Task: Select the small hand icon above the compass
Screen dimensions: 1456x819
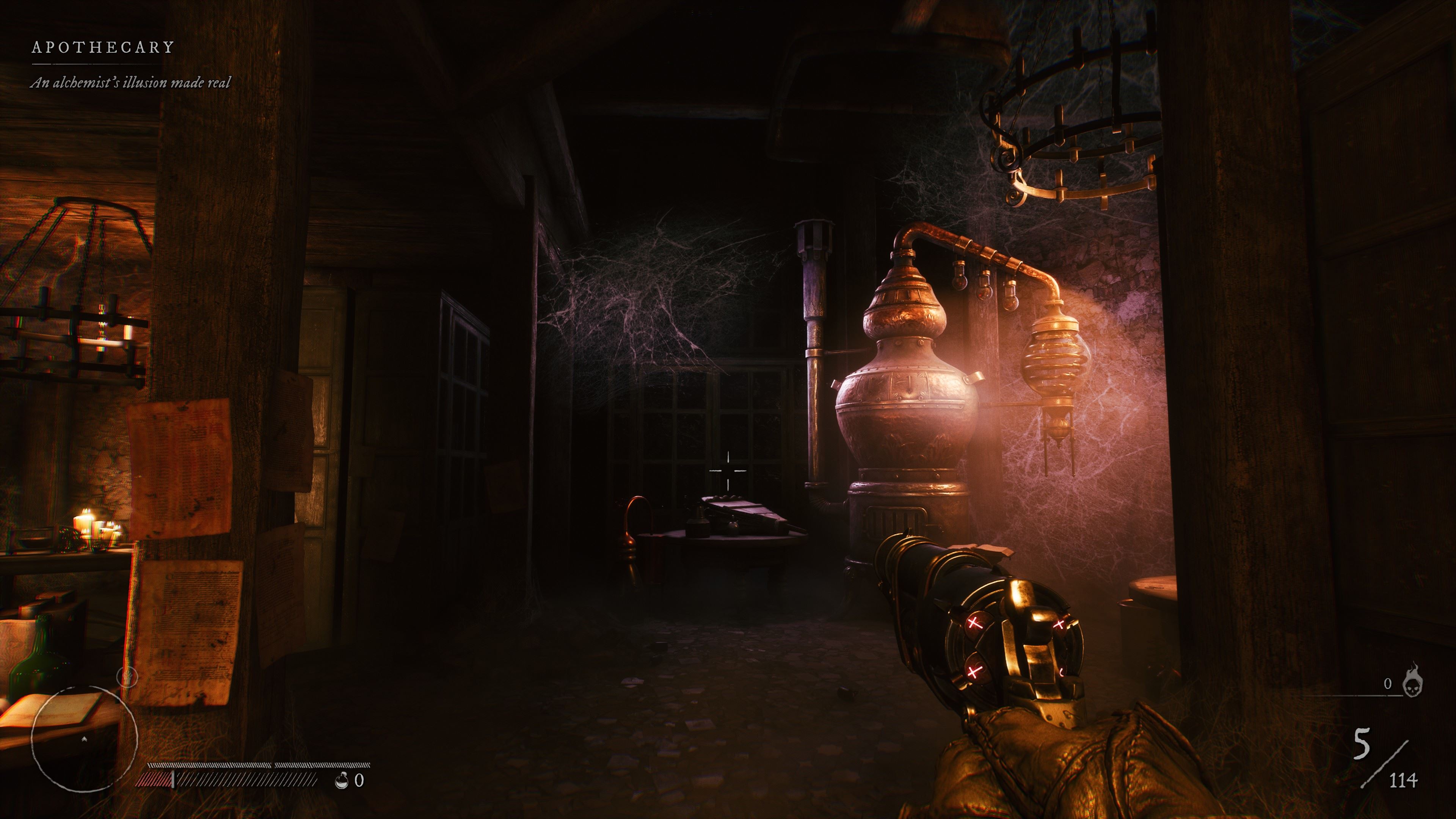Action: 127,676
